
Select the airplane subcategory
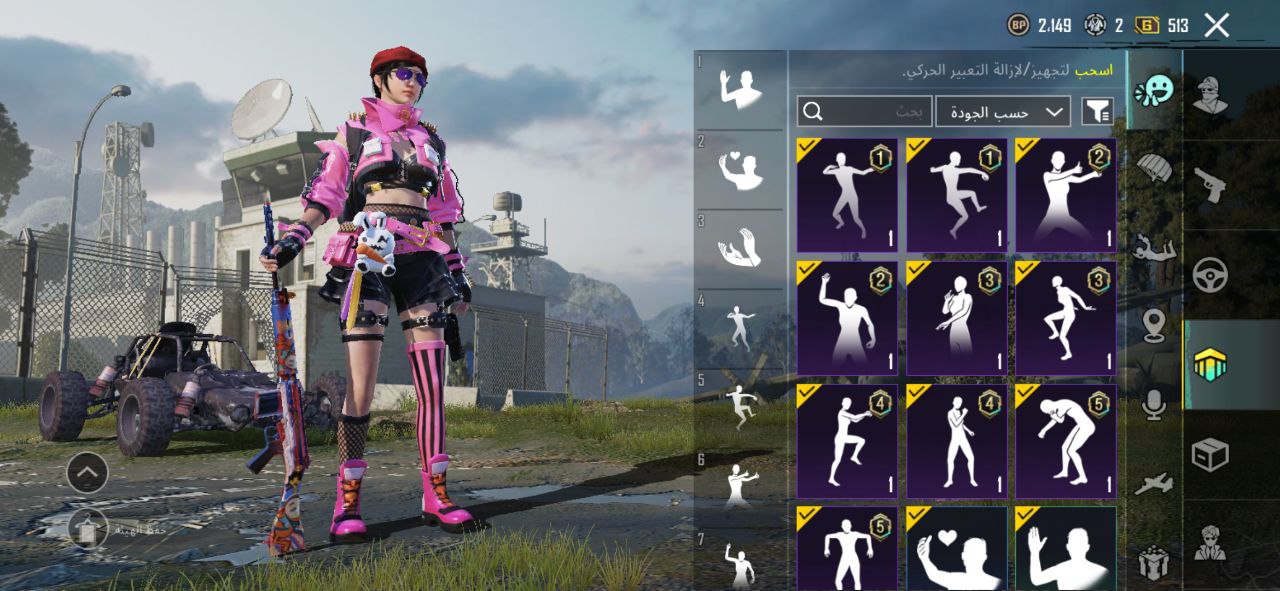[1154, 484]
